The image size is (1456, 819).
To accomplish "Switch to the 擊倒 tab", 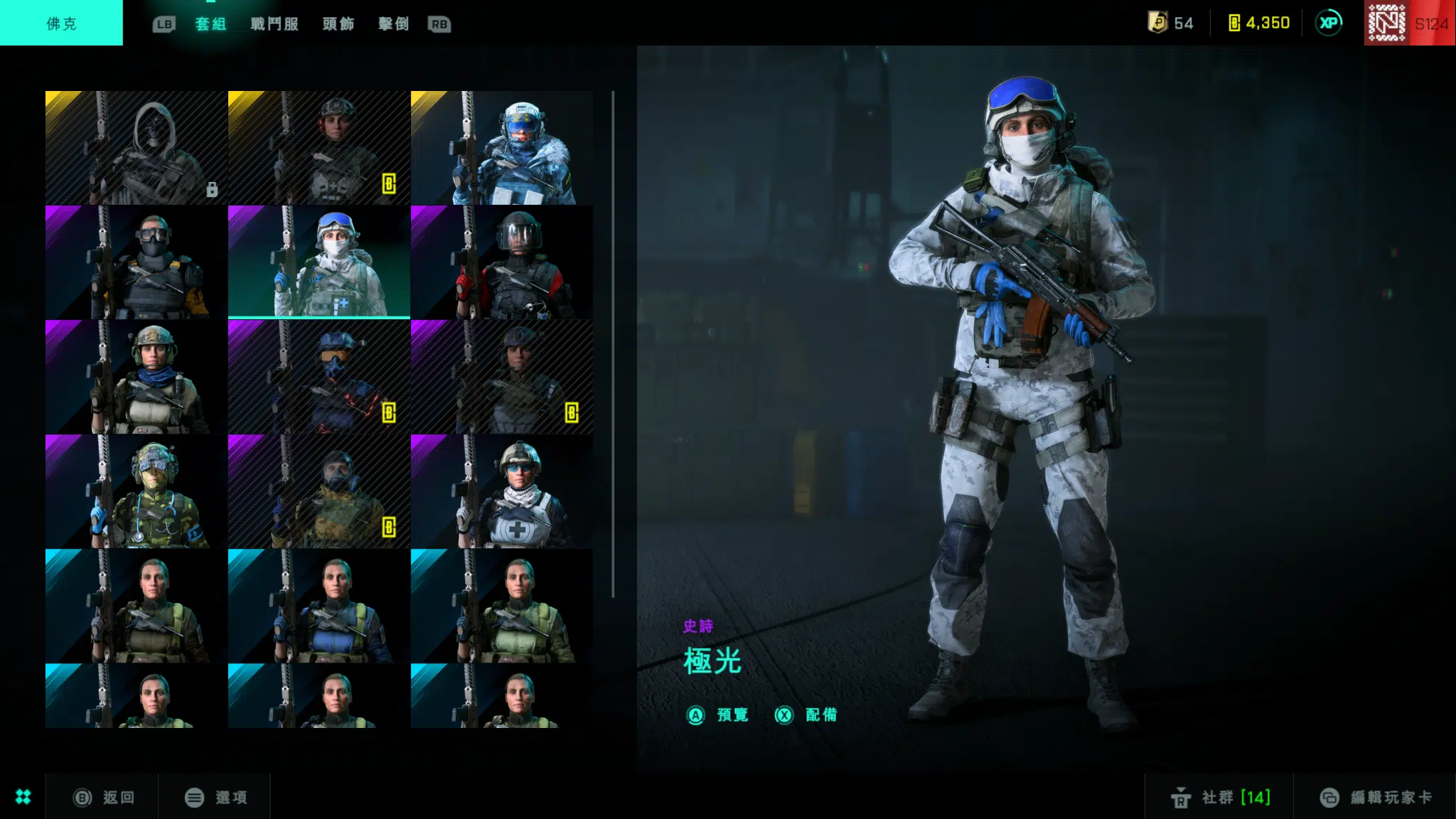I will pyautogui.click(x=394, y=24).
